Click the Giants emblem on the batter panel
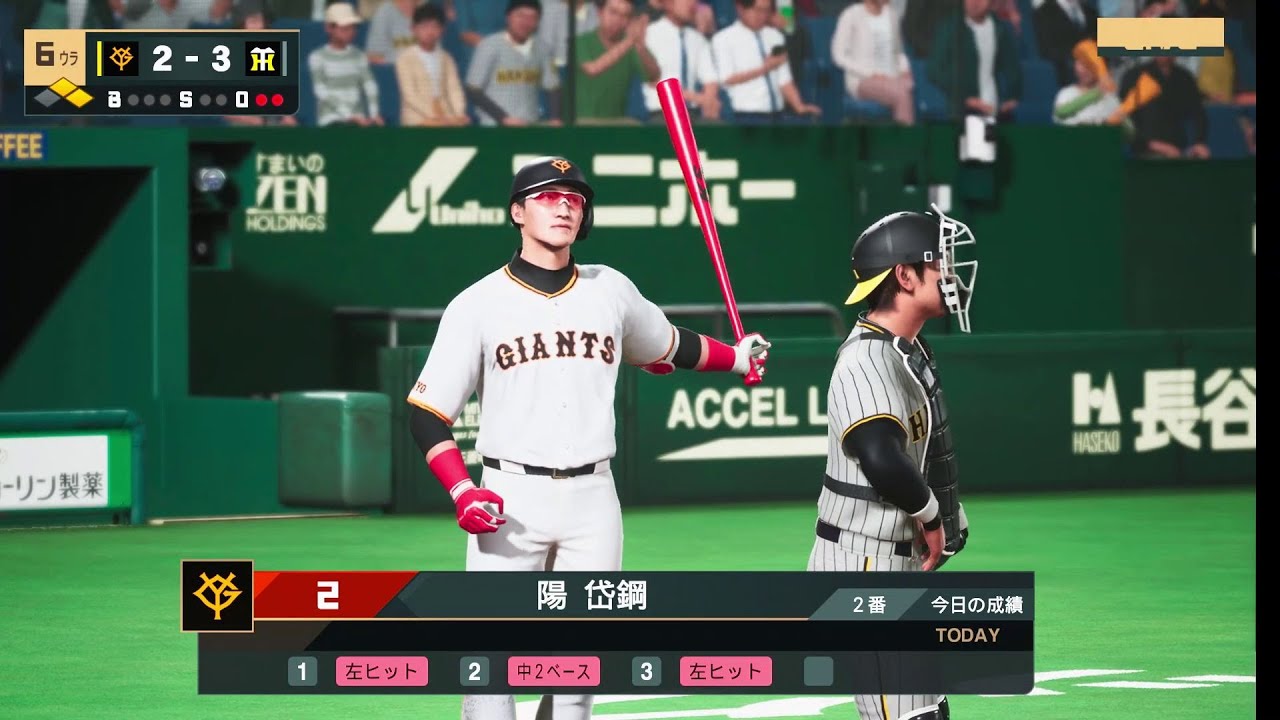Viewport: 1280px width, 720px height. [217, 596]
